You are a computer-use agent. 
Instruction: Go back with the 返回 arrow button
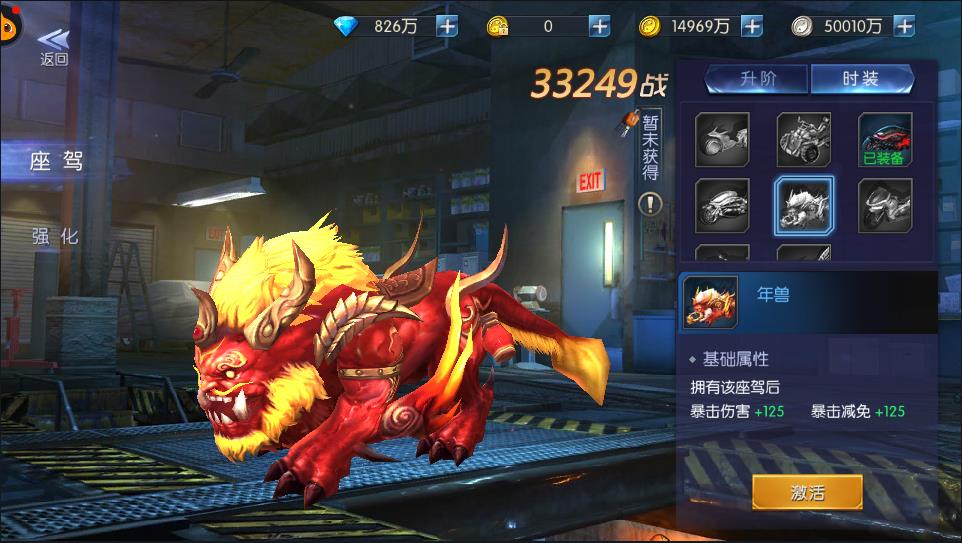53,46
